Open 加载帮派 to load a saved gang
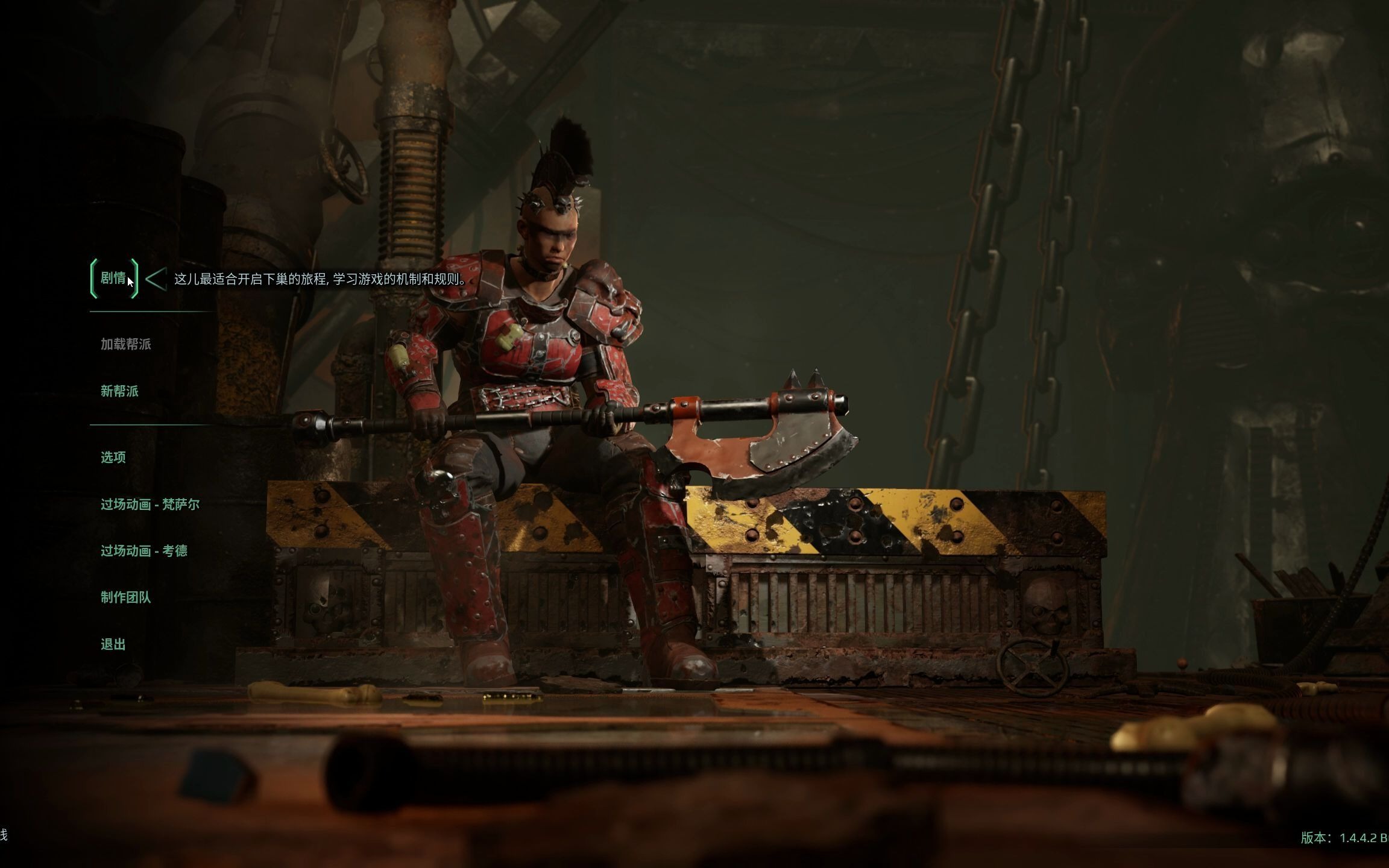Viewport: 1389px width, 868px height. tap(127, 344)
